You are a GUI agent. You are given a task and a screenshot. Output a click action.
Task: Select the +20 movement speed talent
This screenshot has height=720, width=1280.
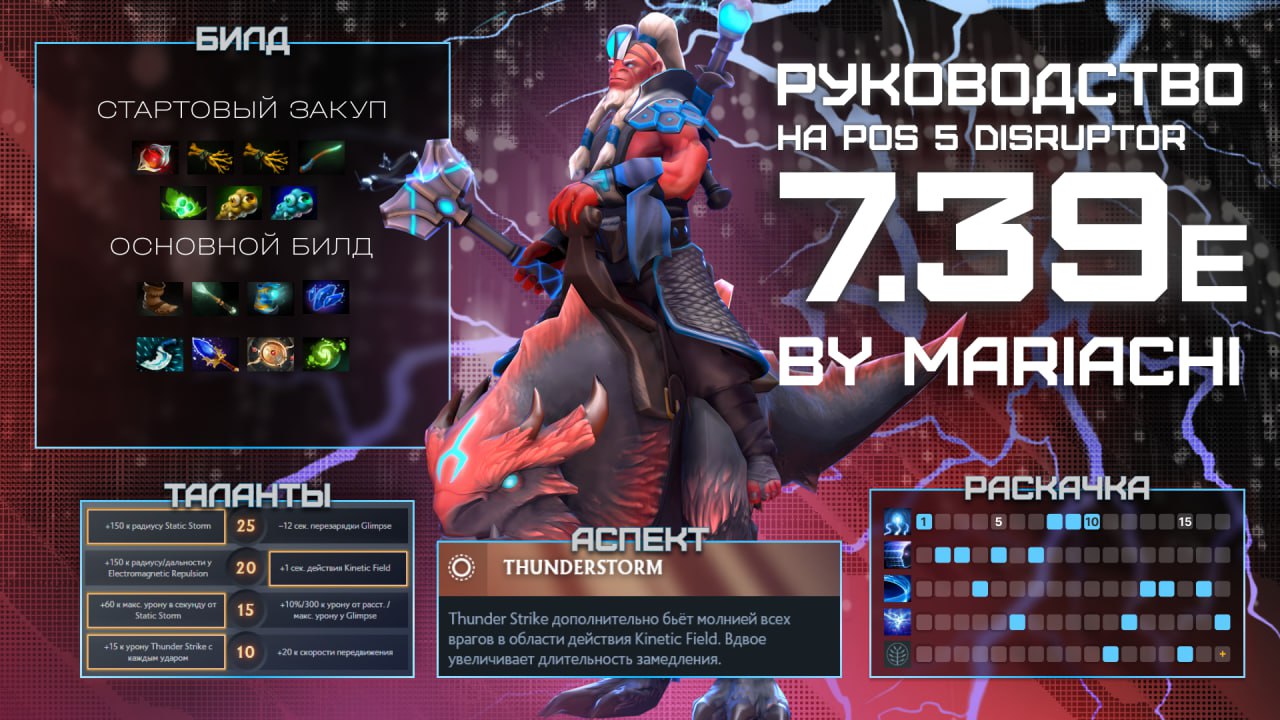[x=338, y=652]
